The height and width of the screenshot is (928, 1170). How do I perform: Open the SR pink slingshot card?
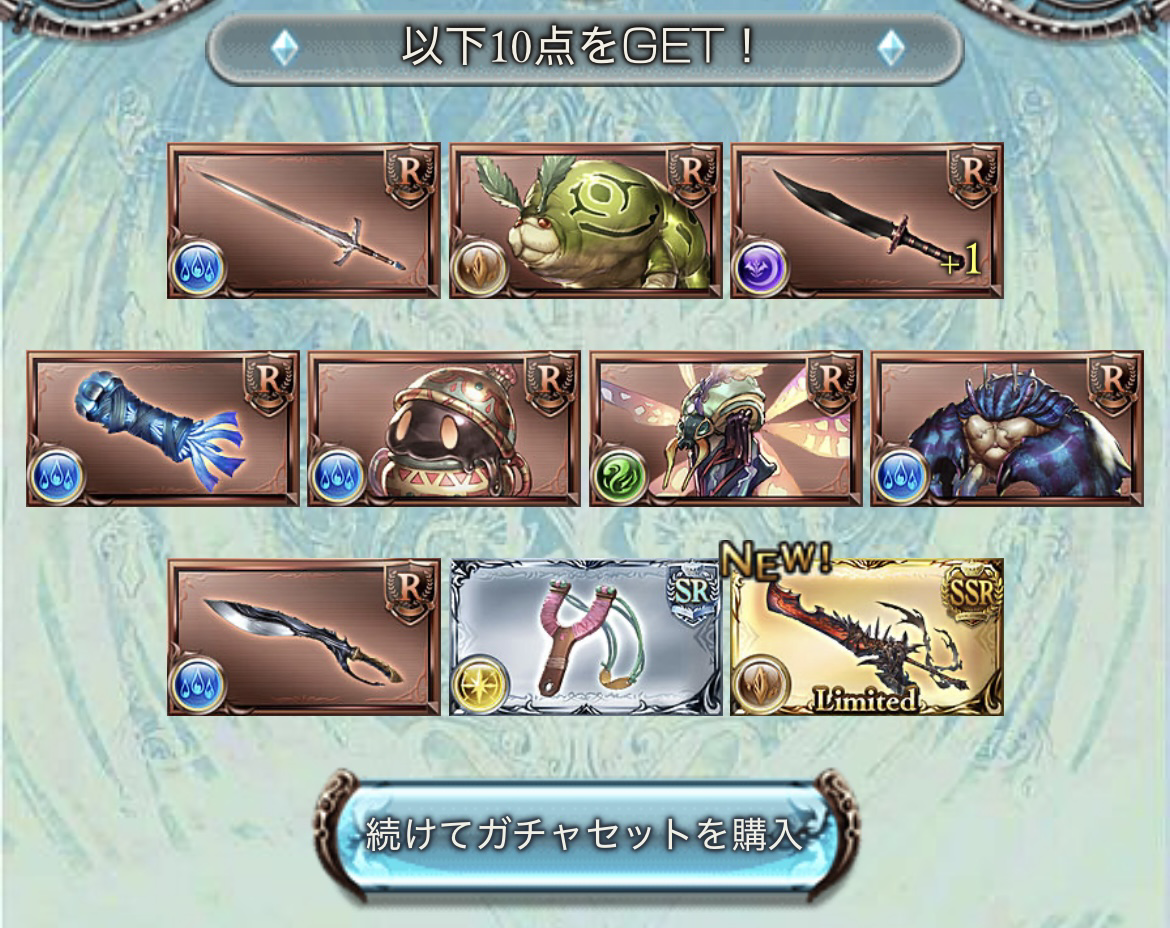point(585,637)
